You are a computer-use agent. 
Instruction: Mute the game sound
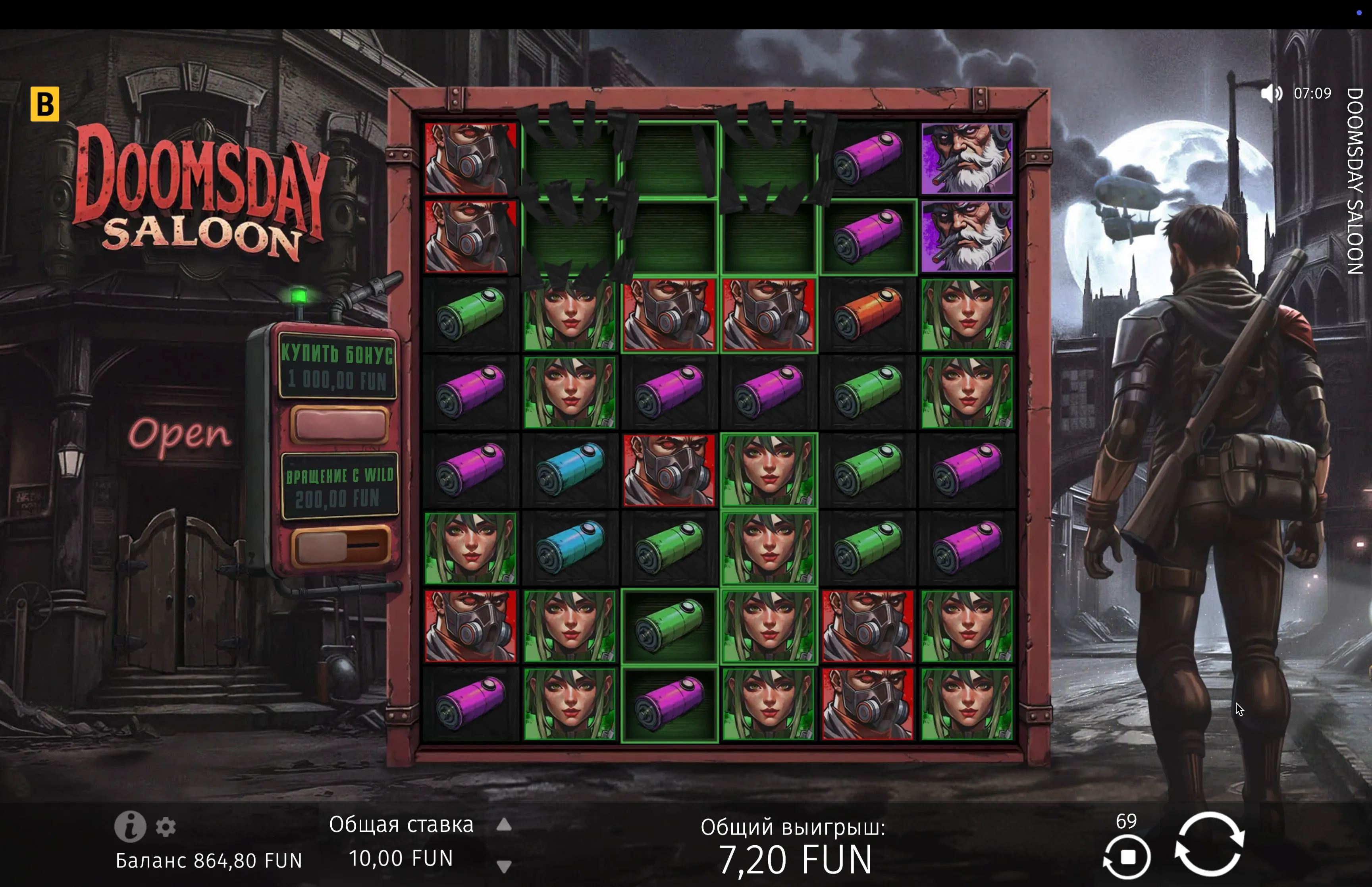(1271, 93)
